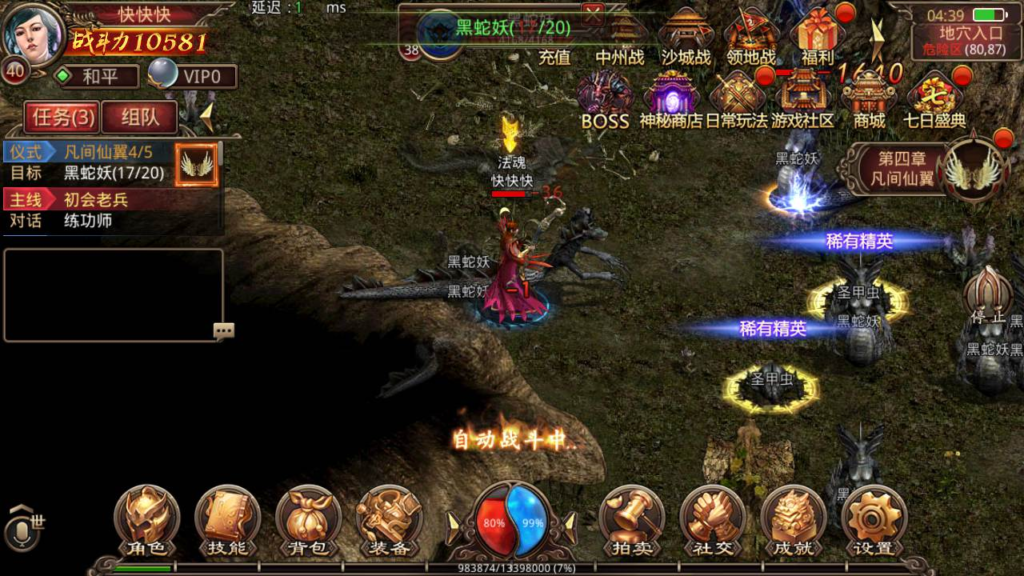This screenshot has width=1024, height=576.
Task: Toggle the 和平 attack mode
Action: (x=96, y=76)
